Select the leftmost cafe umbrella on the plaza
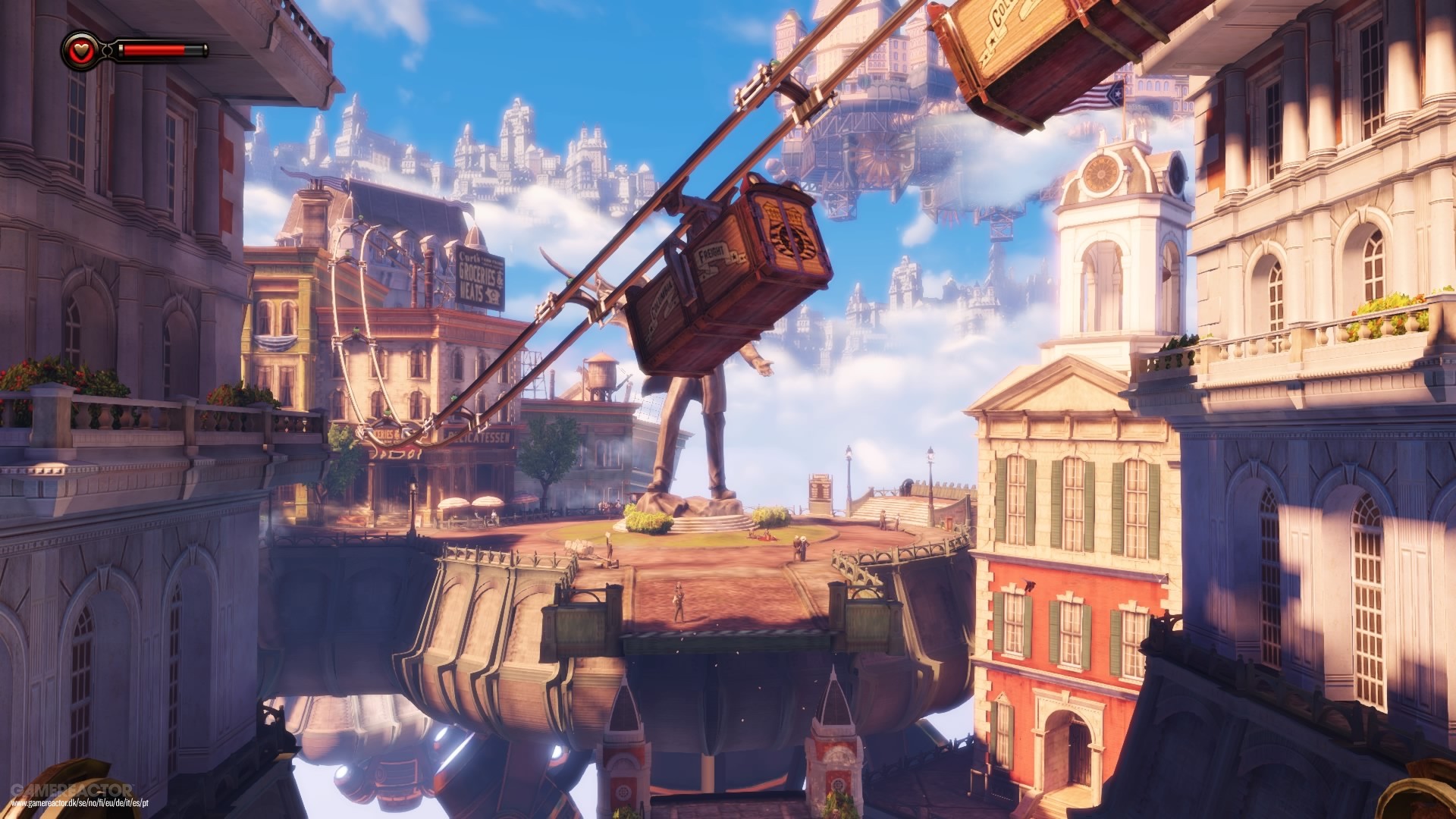This screenshot has height=819, width=1456. [455, 503]
